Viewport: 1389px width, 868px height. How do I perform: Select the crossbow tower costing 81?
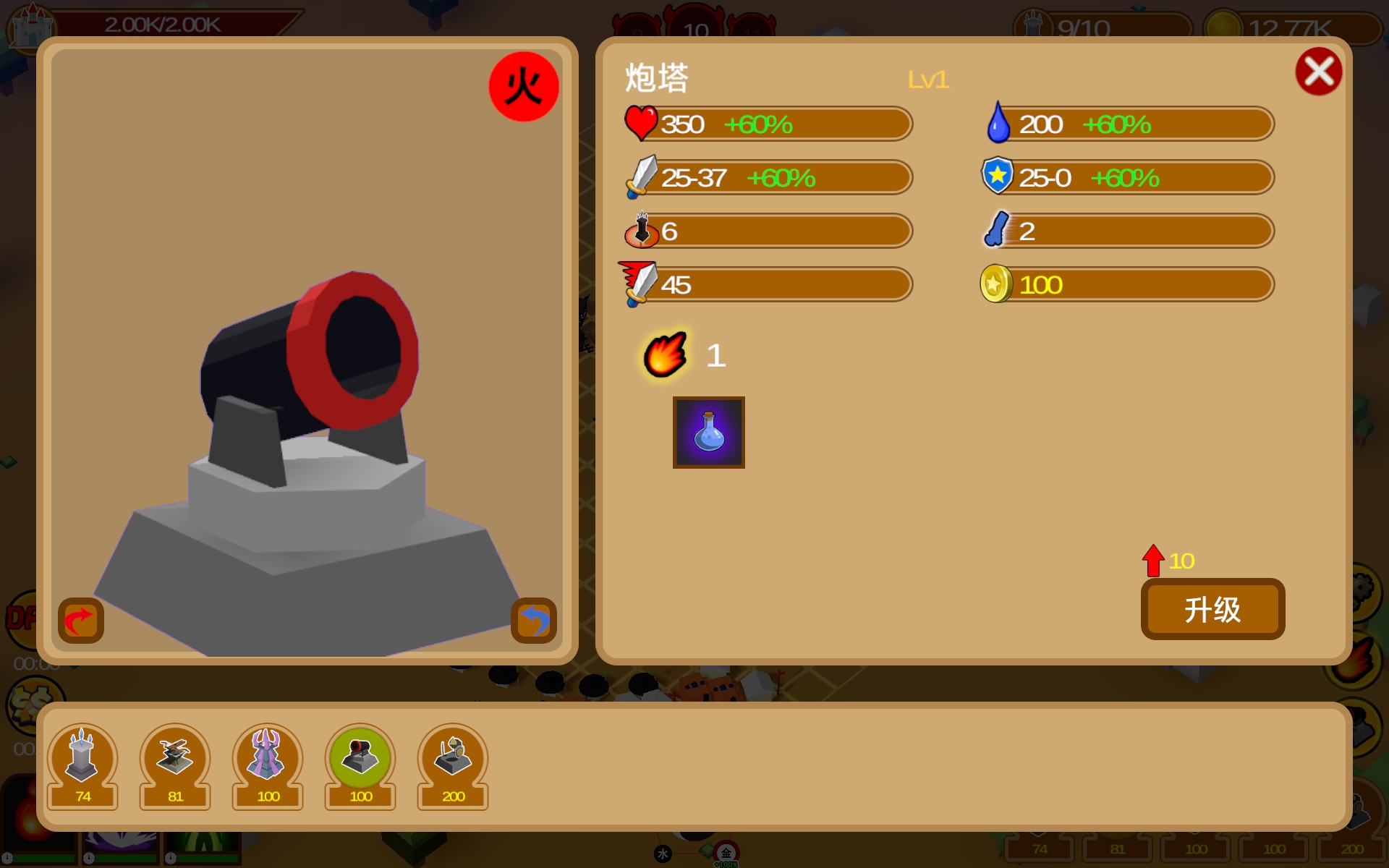(174, 756)
